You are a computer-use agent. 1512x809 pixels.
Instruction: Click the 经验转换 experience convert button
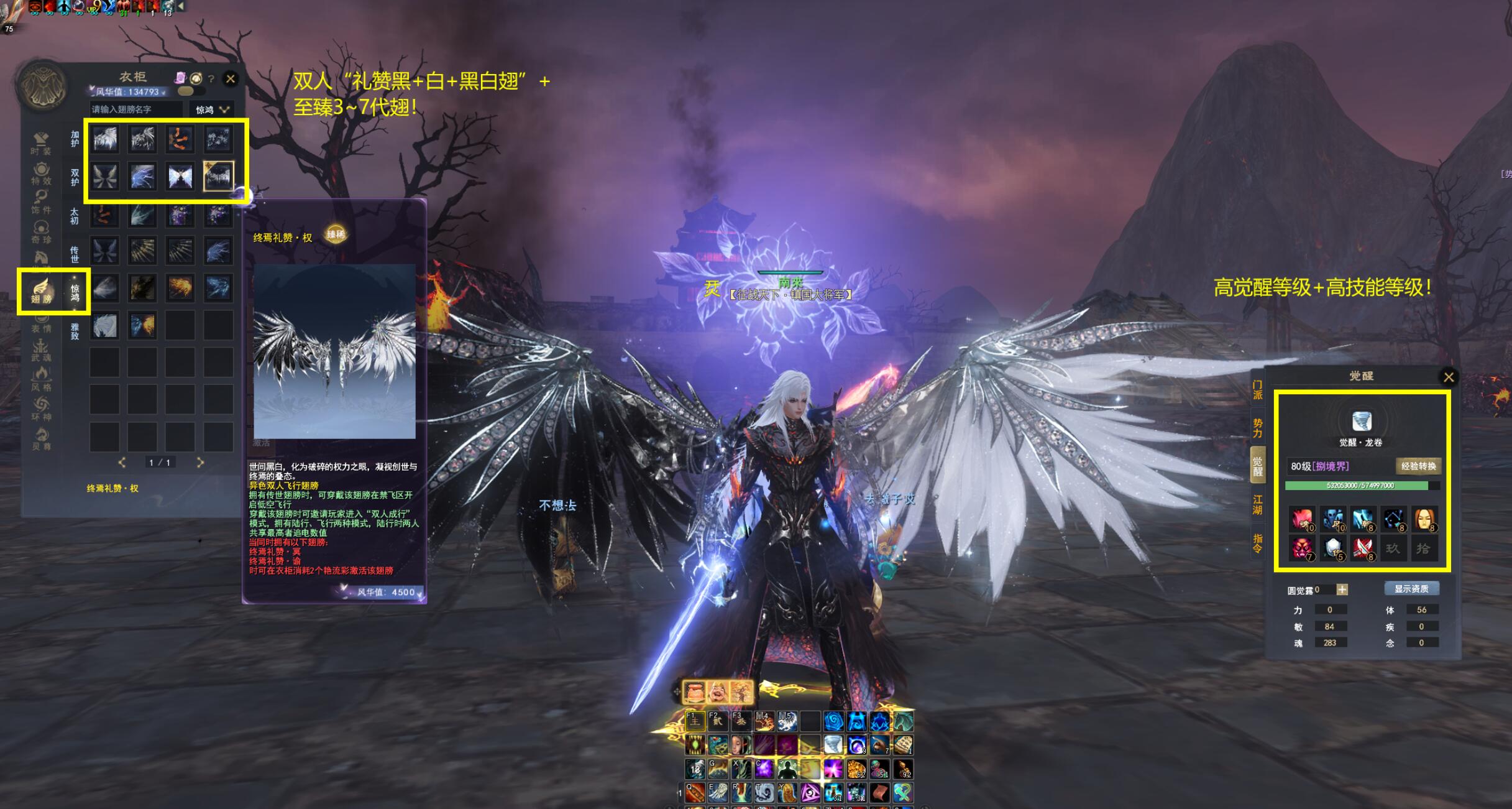(1418, 466)
